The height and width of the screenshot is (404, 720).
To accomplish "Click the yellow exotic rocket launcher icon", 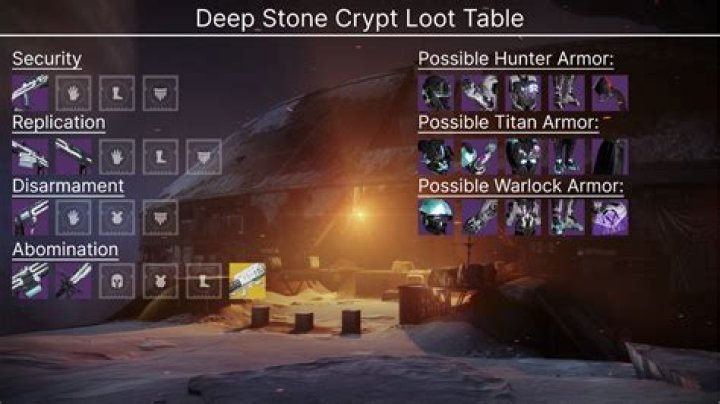I will tap(247, 281).
